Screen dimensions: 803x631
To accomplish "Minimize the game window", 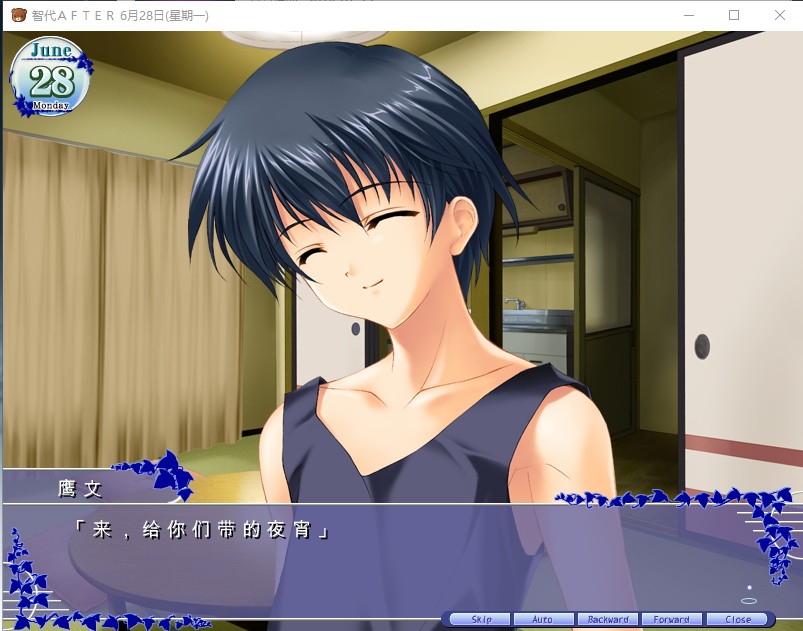I will point(688,16).
